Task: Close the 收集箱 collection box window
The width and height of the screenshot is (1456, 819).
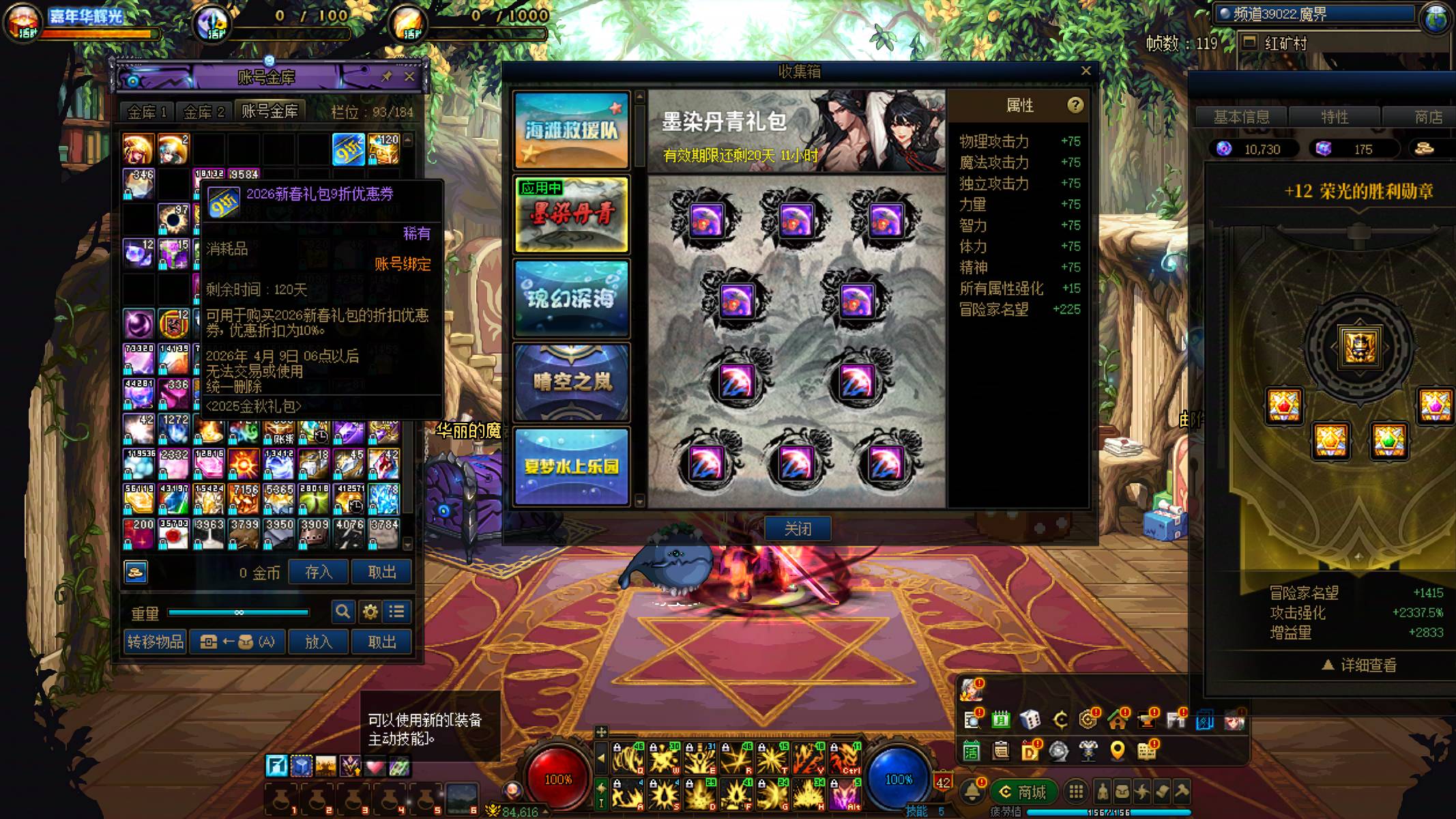Action: click(1086, 71)
